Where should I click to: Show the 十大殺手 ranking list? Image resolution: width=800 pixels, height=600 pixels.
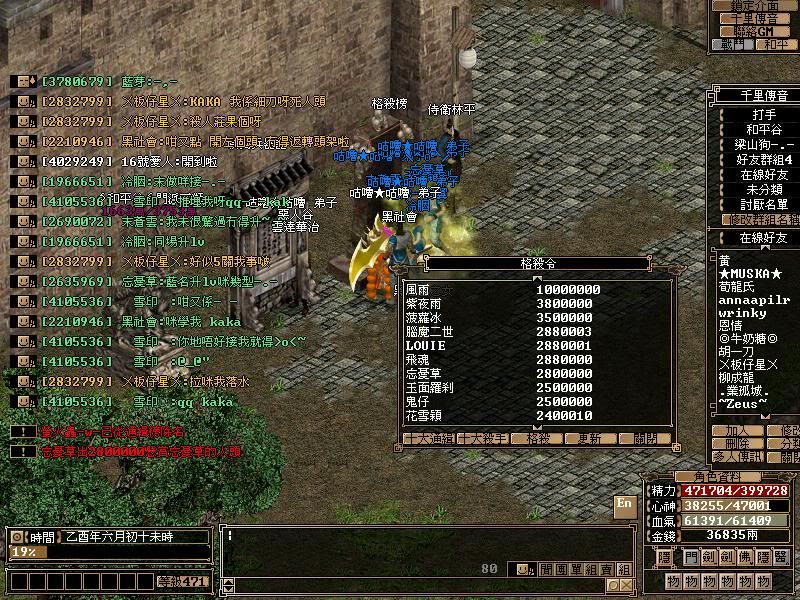pyautogui.click(x=483, y=438)
